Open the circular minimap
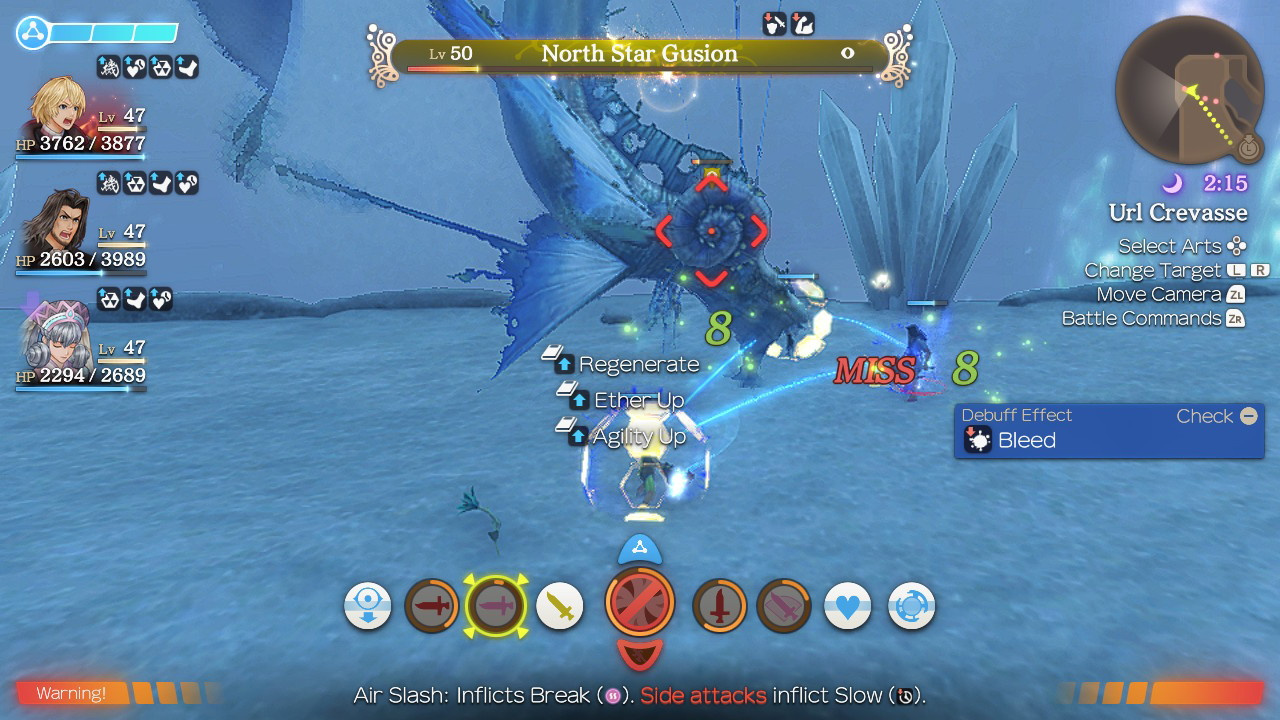The height and width of the screenshot is (720, 1280). [x=1190, y=89]
